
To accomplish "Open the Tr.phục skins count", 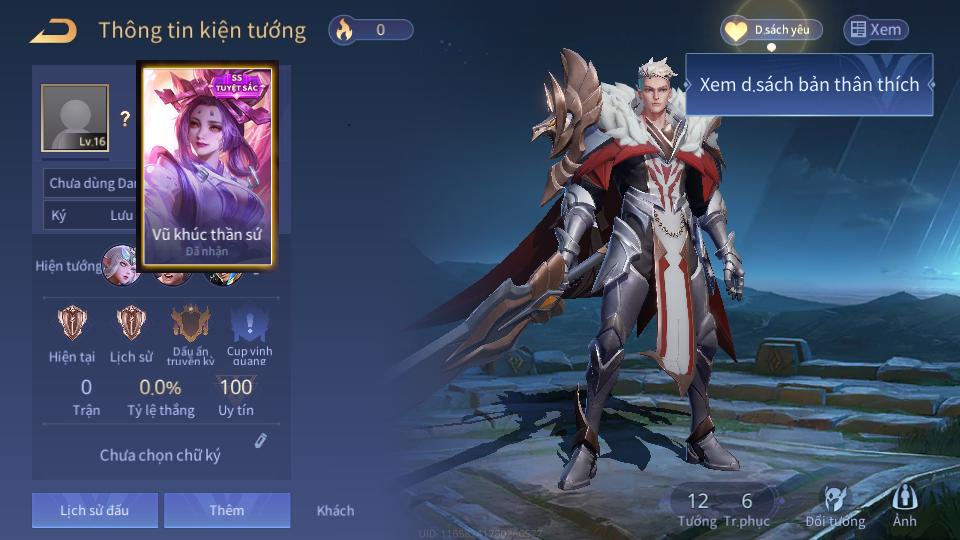I will 747,508.
